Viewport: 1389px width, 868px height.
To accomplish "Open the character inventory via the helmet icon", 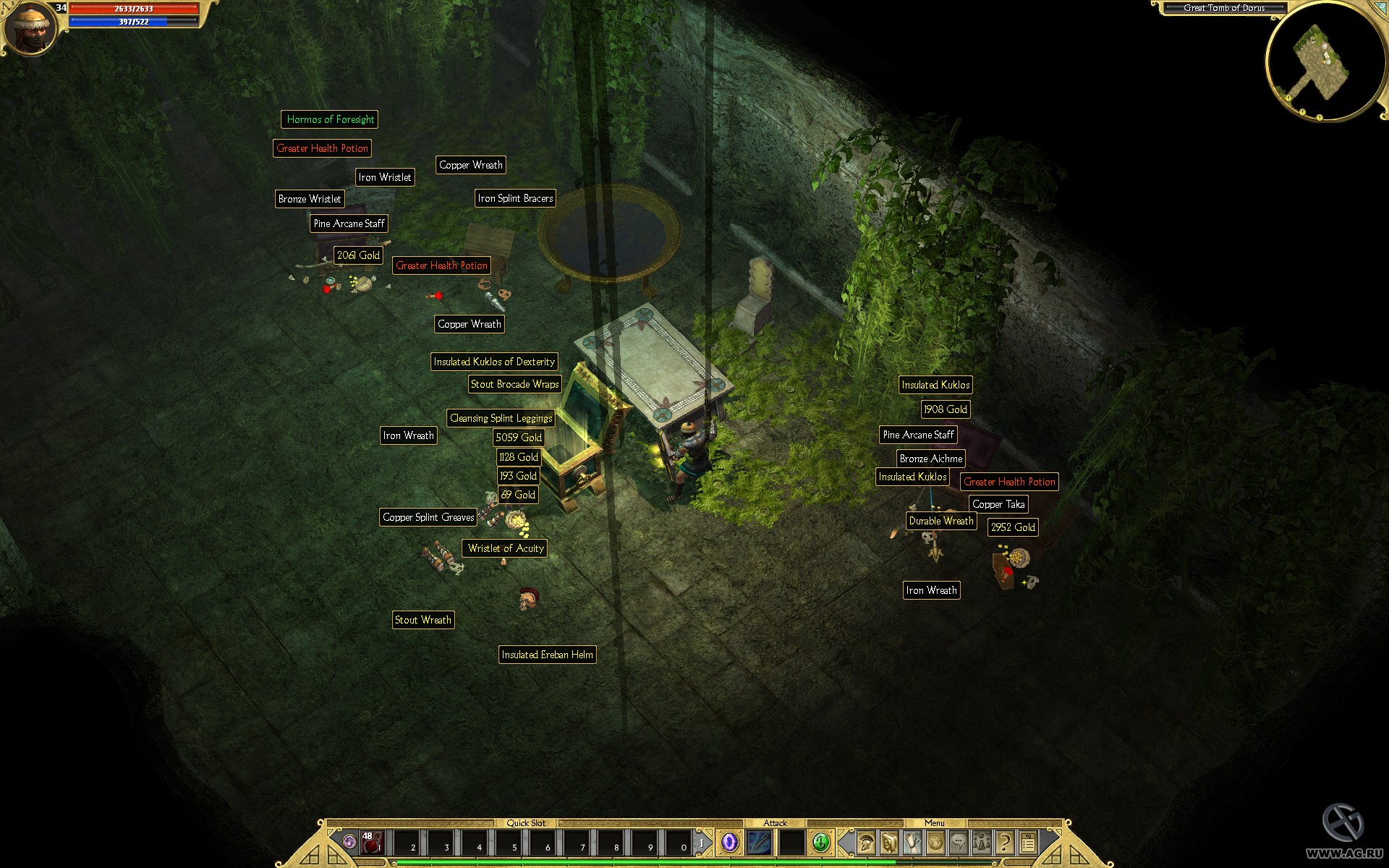I will click(866, 843).
